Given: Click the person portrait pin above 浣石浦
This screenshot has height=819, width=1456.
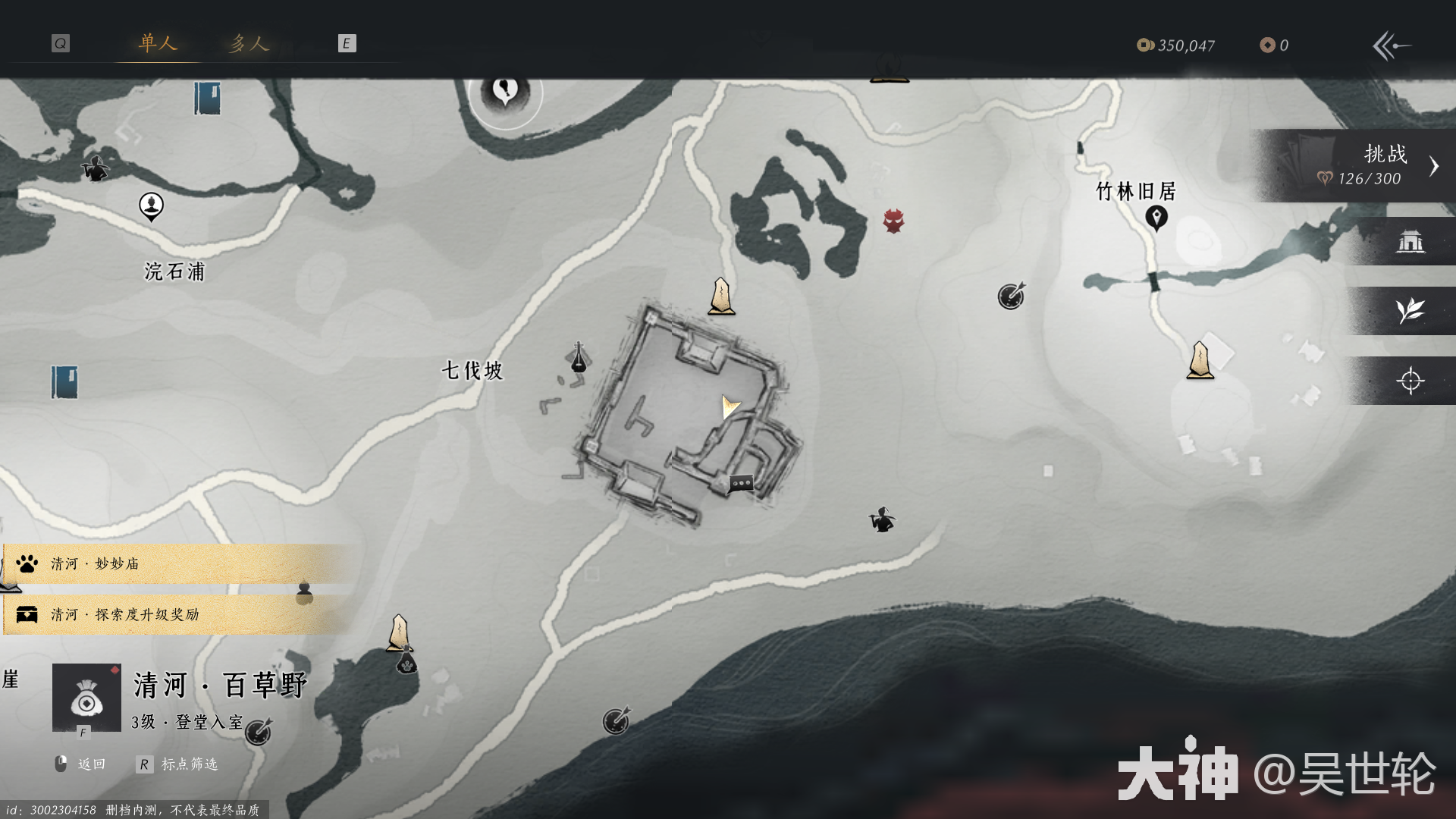Looking at the screenshot, I should pyautogui.click(x=151, y=206).
